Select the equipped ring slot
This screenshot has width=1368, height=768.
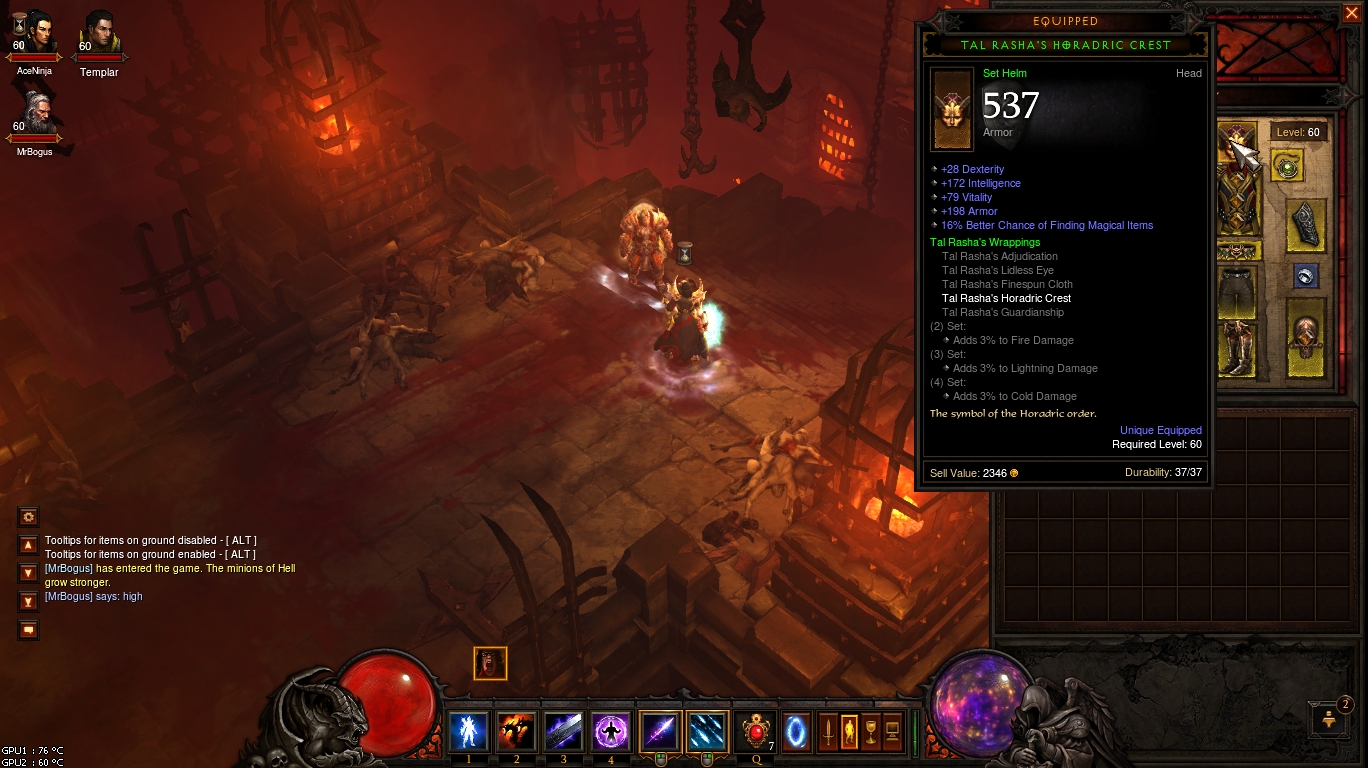(1305, 276)
